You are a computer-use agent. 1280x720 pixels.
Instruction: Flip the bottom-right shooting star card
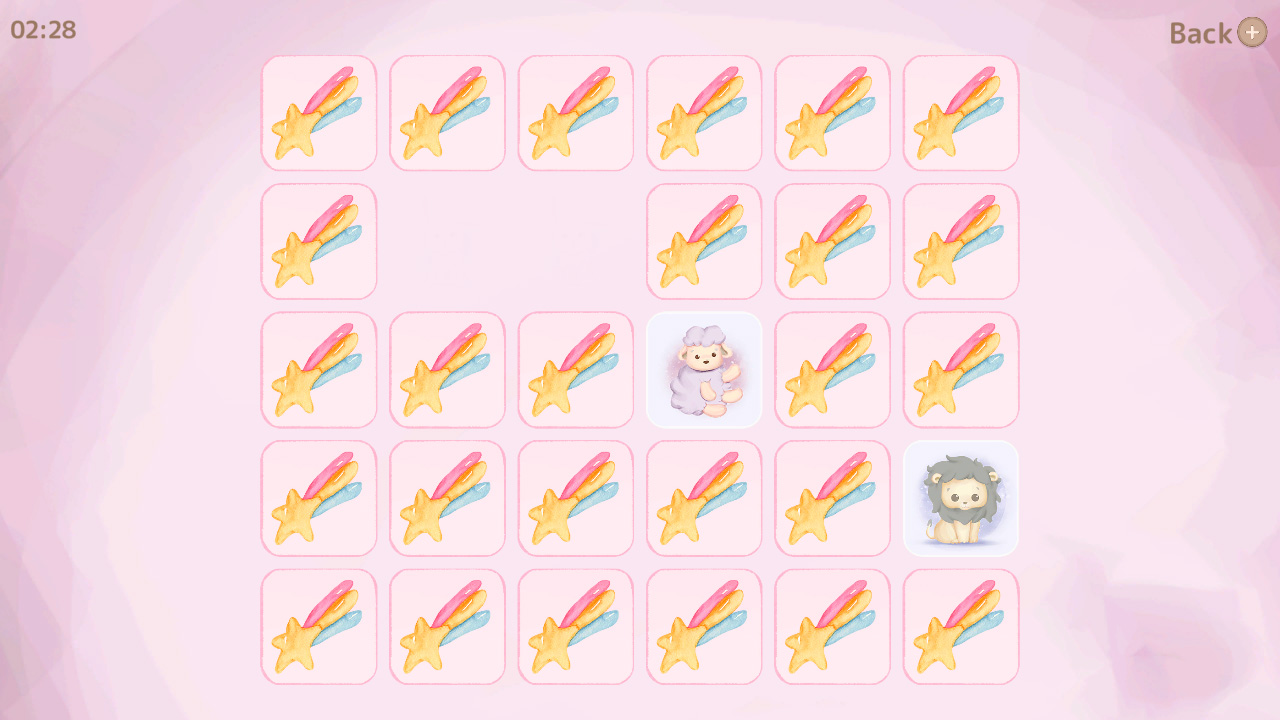coord(960,626)
